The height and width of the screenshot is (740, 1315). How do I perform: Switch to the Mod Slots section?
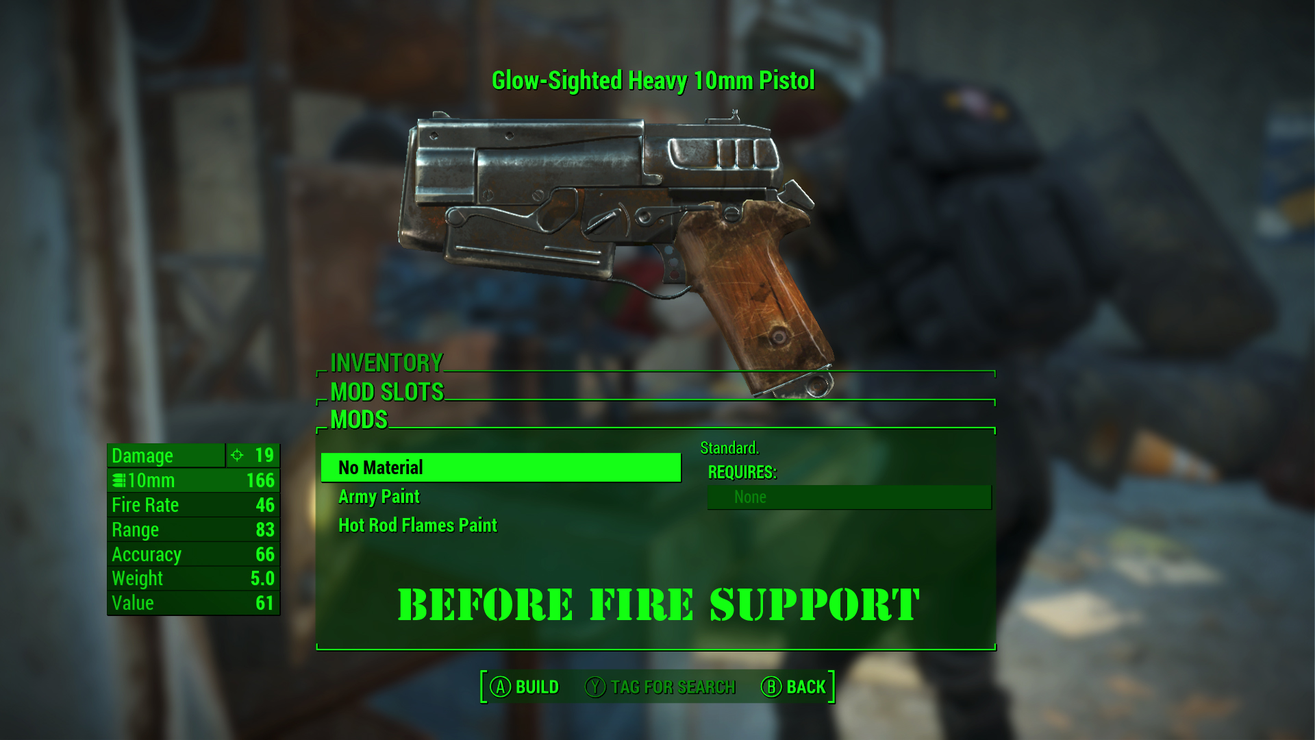[387, 391]
